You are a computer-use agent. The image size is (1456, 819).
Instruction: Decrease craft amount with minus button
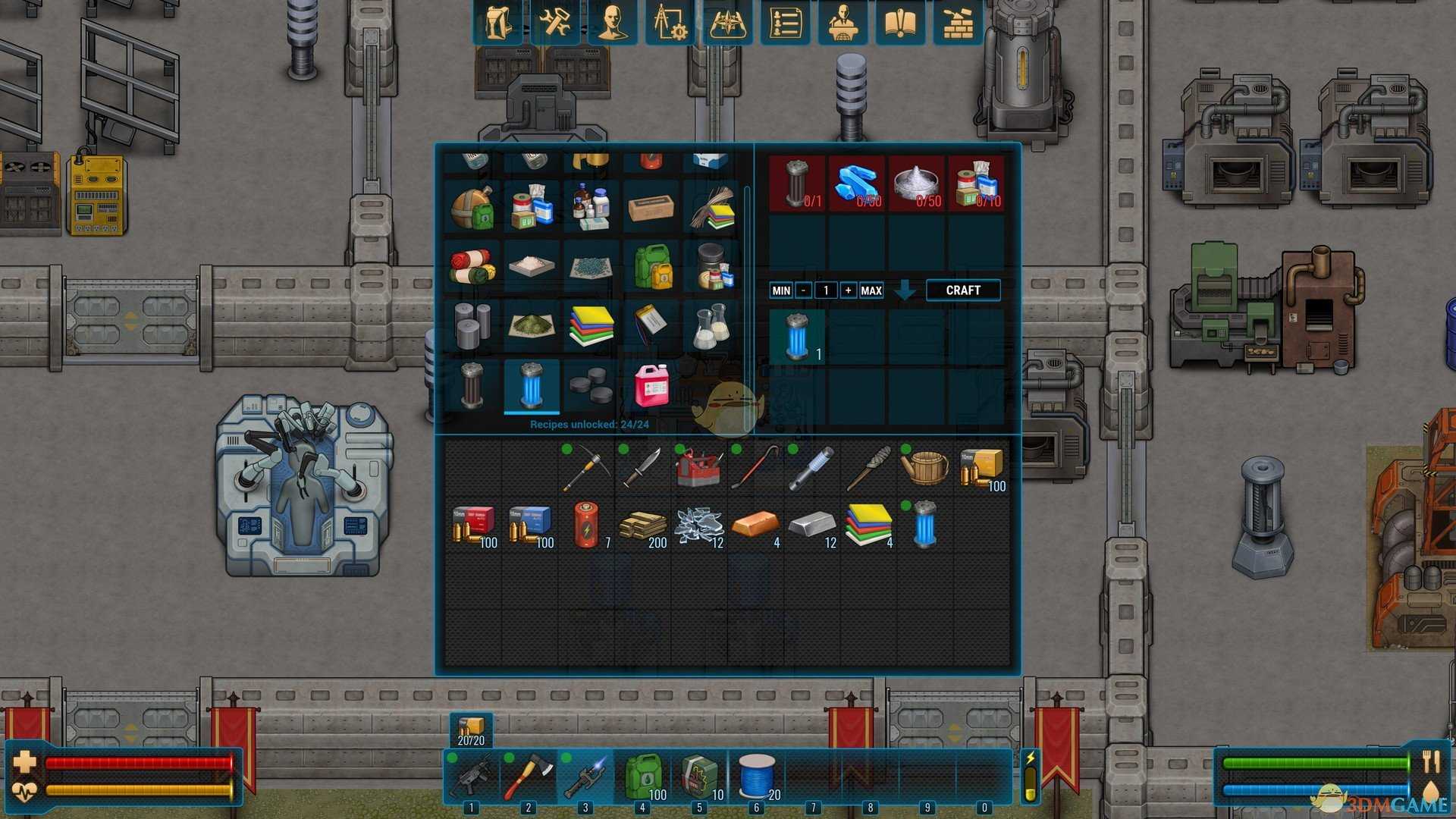pos(803,290)
